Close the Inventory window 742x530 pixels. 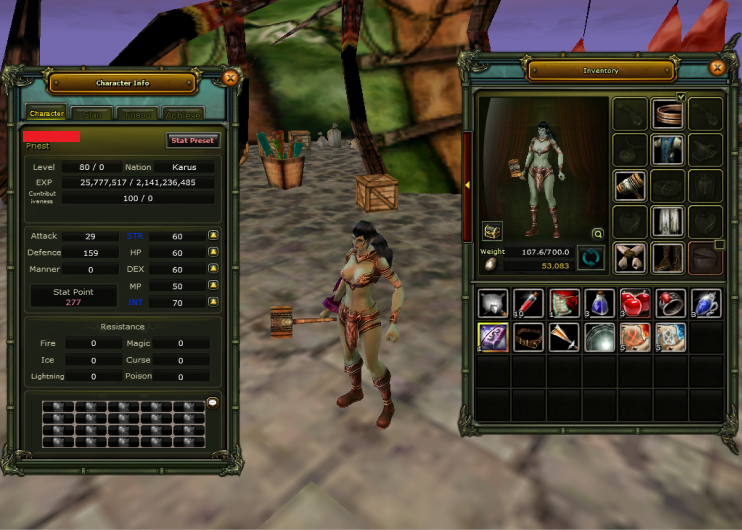pyautogui.click(x=716, y=68)
